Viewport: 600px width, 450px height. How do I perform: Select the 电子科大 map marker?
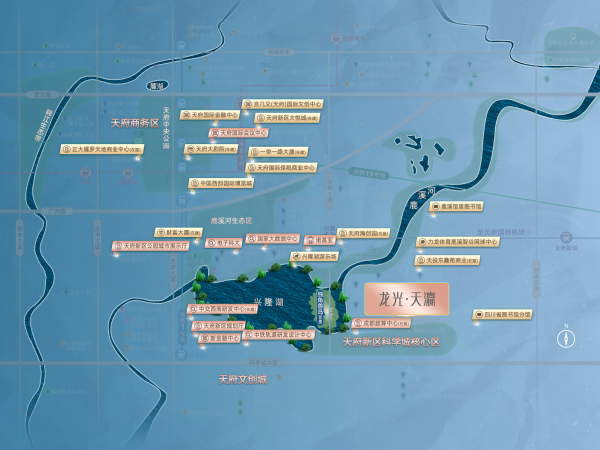pyautogui.click(x=225, y=241)
